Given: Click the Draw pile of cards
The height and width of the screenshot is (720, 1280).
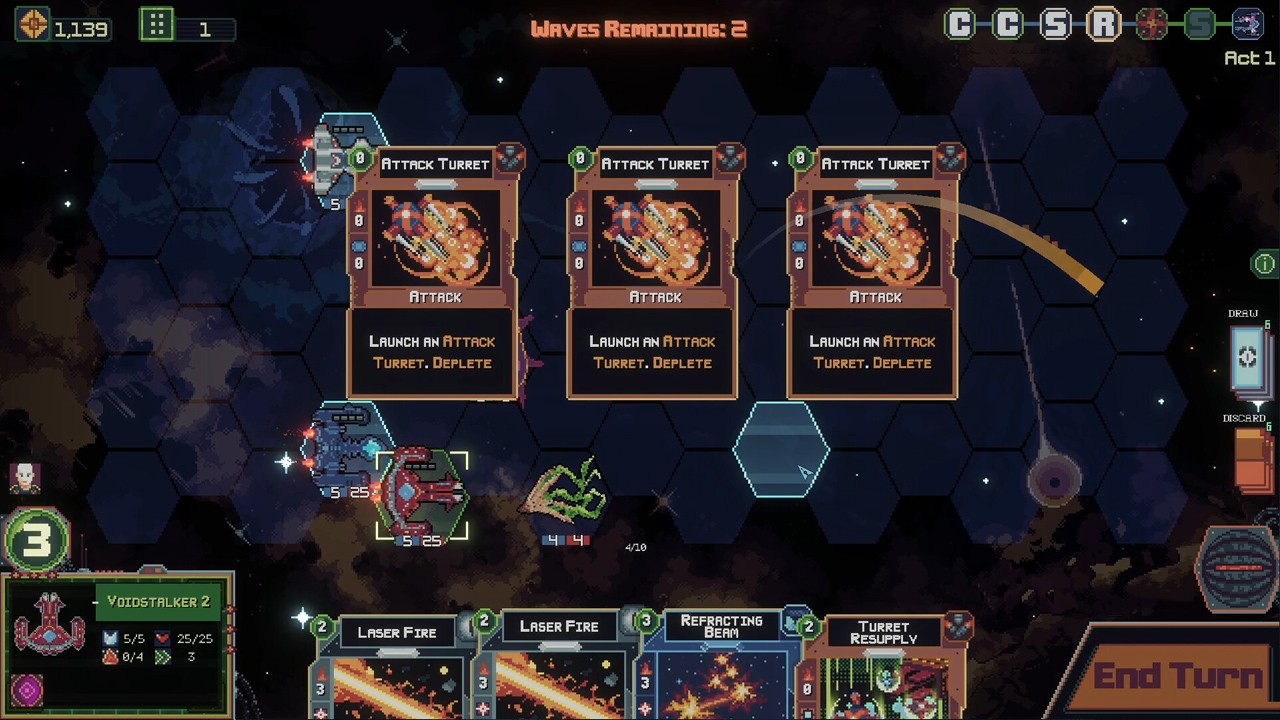Looking at the screenshot, I should coord(1246,356).
